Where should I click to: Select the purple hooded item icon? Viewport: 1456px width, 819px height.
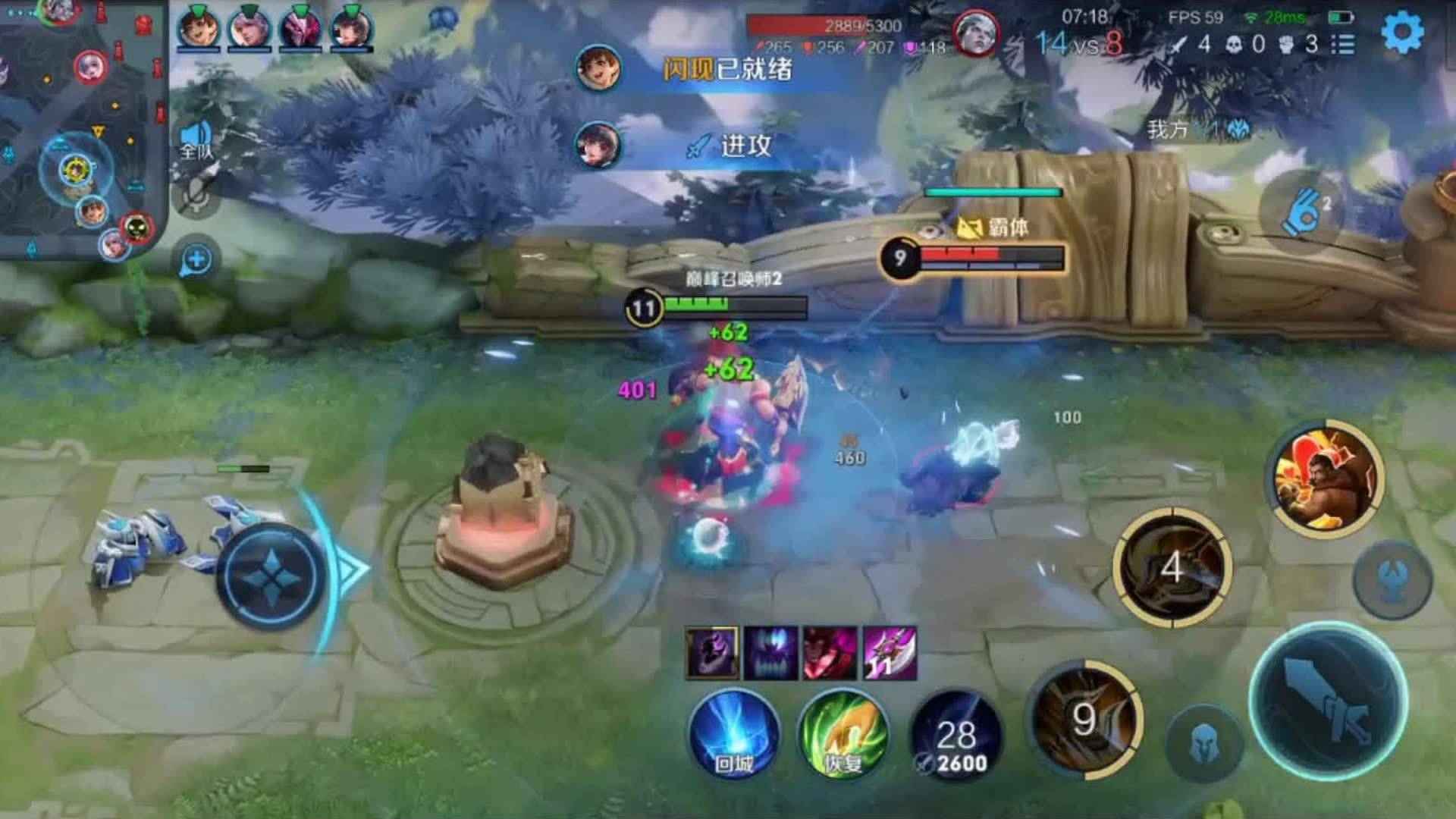711,652
